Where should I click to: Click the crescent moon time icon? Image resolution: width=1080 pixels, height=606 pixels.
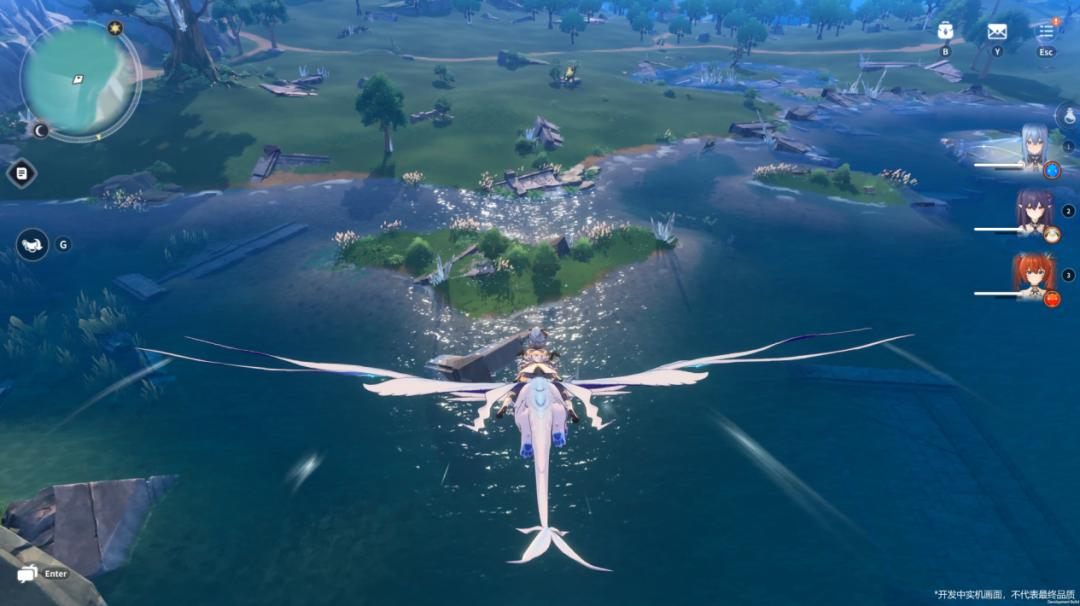[x=41, y=130]
